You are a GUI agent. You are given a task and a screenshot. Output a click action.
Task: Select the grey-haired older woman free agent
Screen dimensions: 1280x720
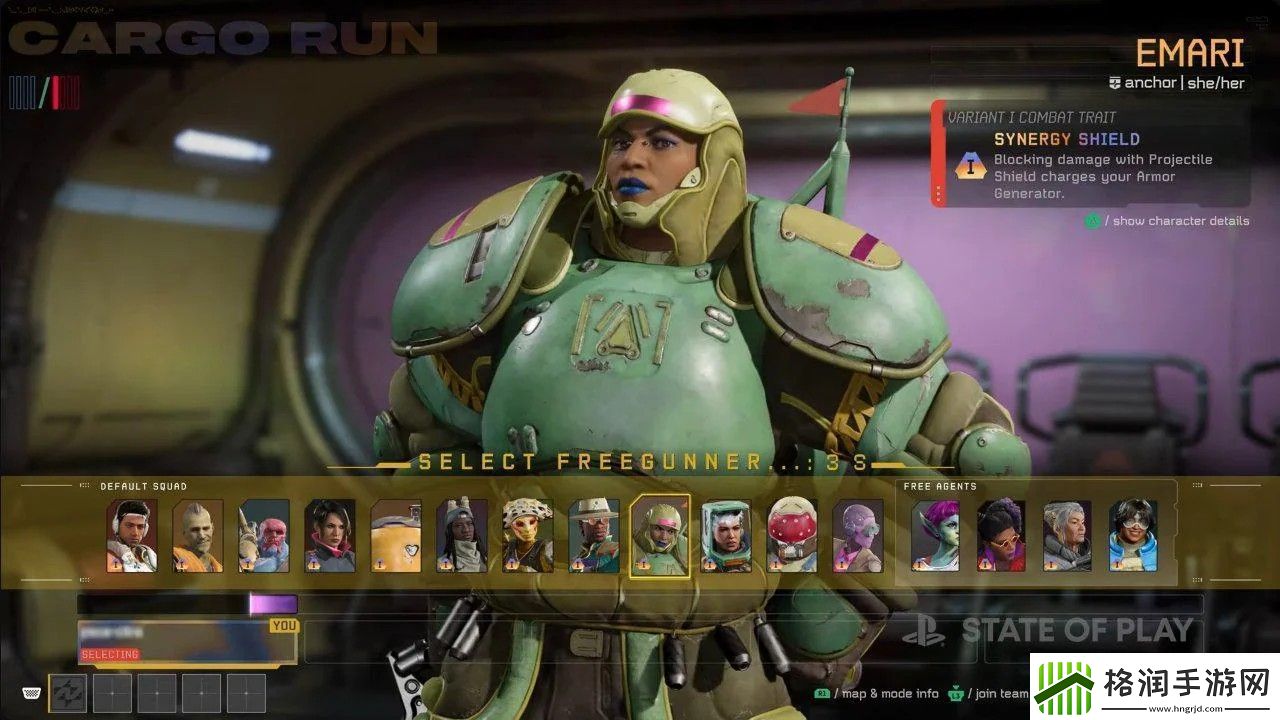click(x=1067, y=536)
